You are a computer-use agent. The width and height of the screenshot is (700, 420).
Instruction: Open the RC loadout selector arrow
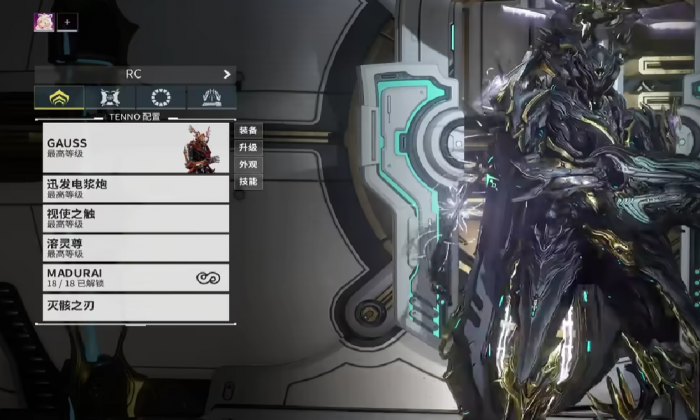227,74
